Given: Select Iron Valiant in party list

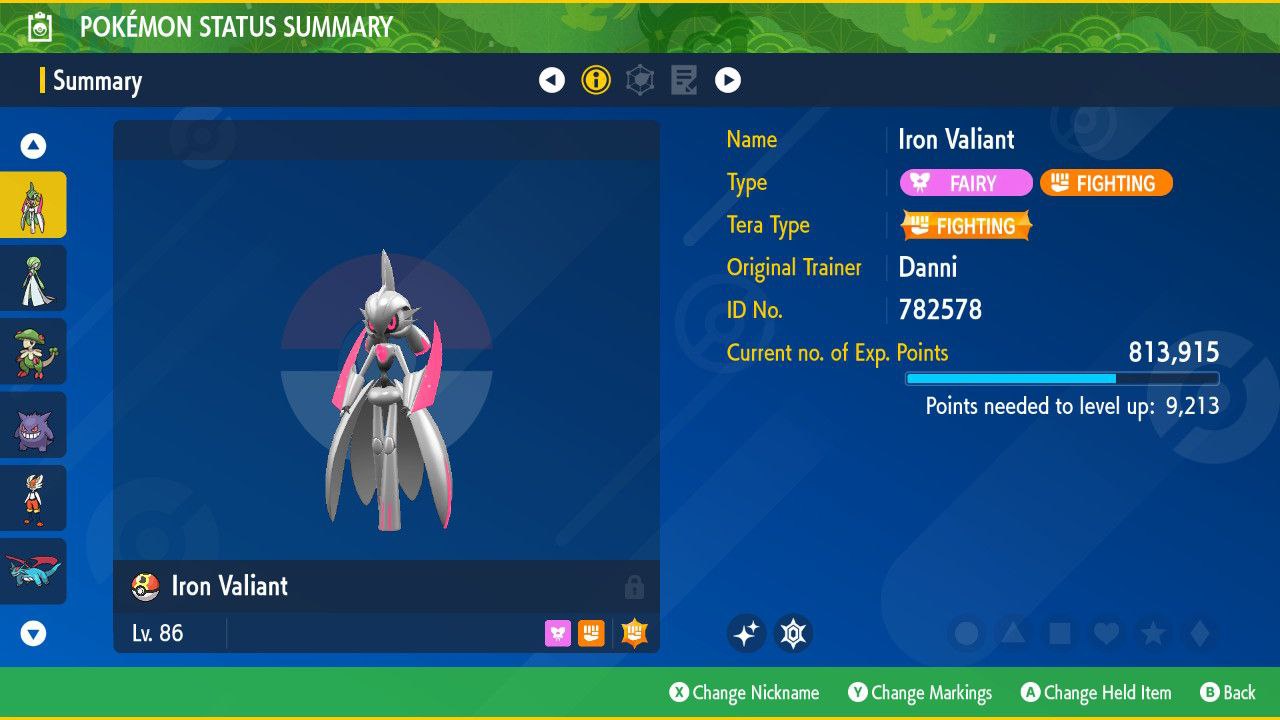Looking at the screenshot, I should click(x=33, y=205).
